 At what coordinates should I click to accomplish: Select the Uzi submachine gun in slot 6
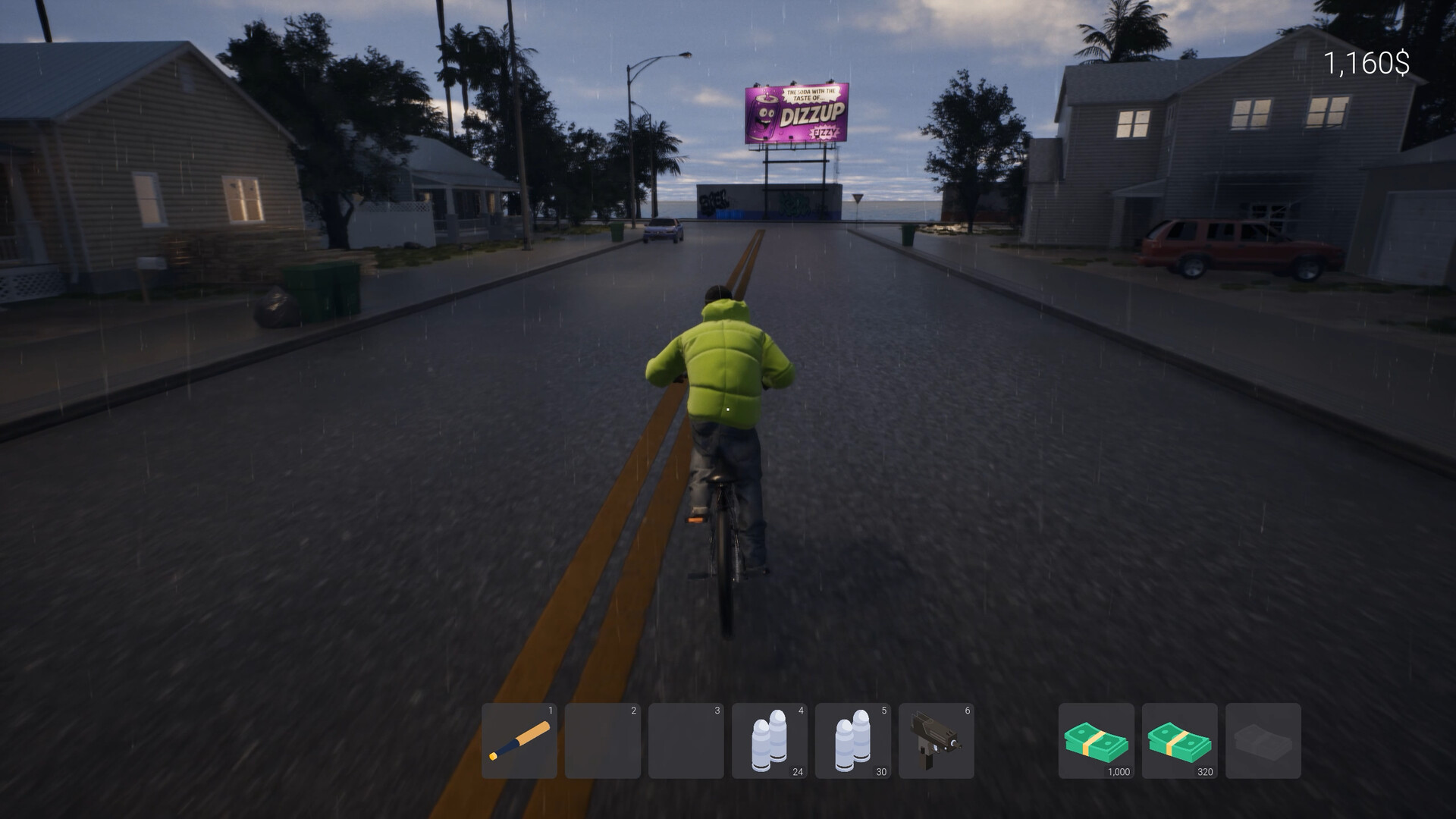tap(936, 740)
